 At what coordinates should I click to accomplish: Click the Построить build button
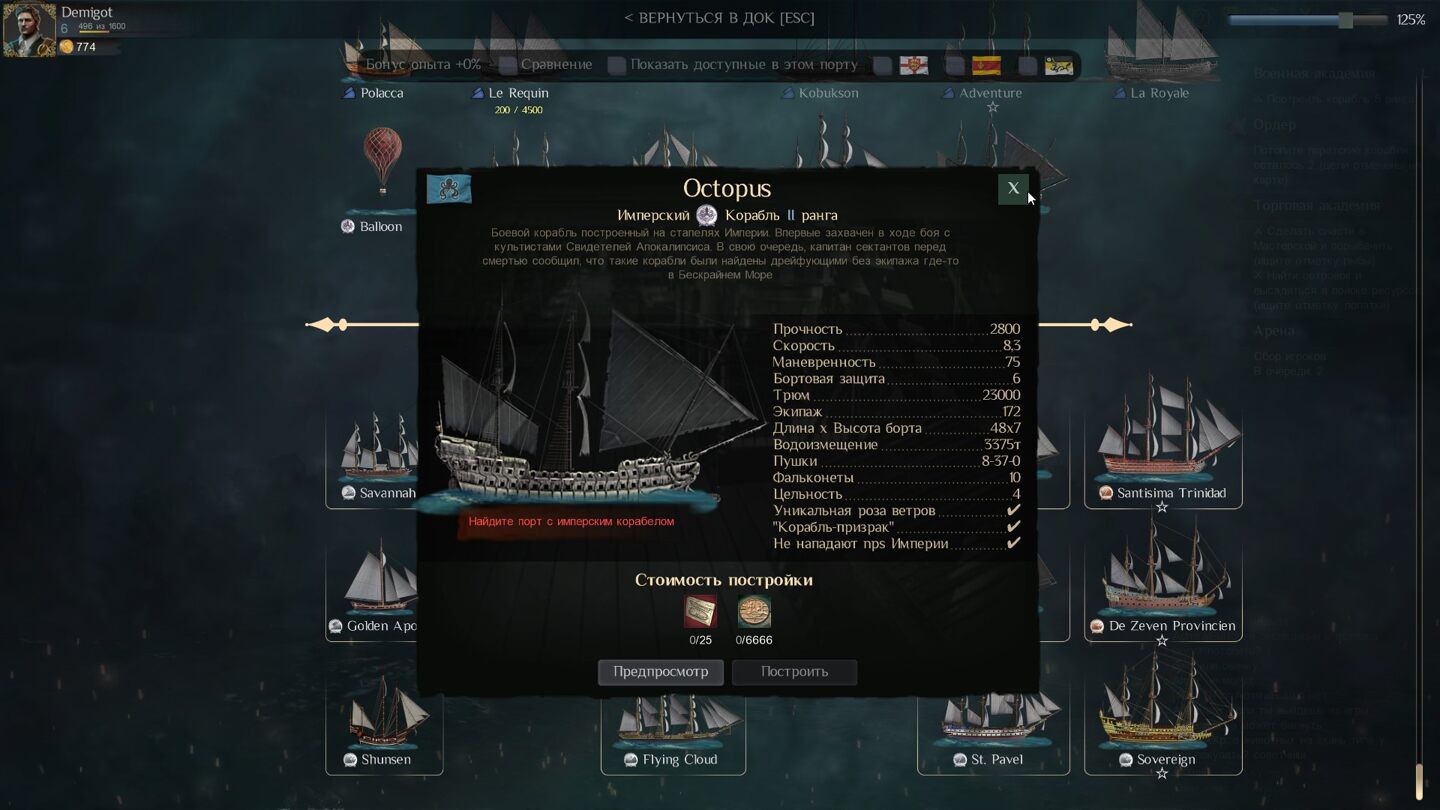point(794,672)
